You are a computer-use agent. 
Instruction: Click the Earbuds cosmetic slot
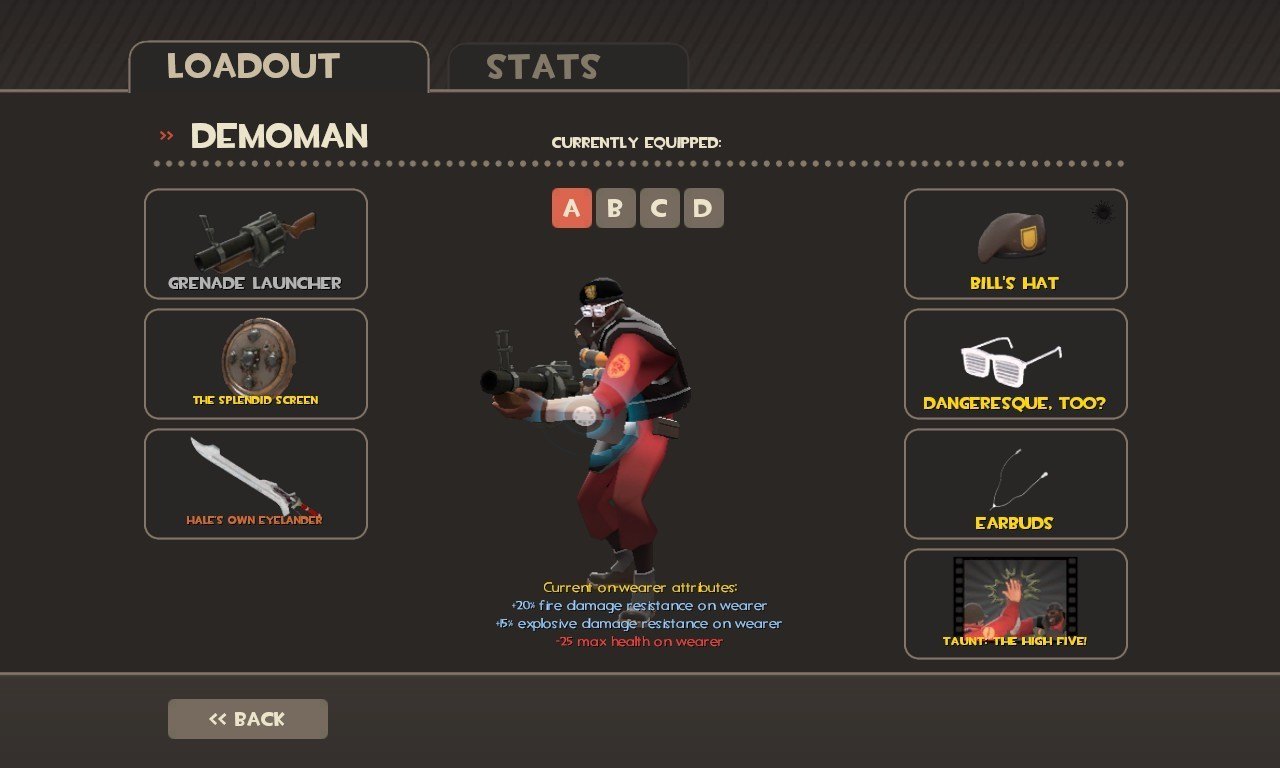tap(1016, 484)
